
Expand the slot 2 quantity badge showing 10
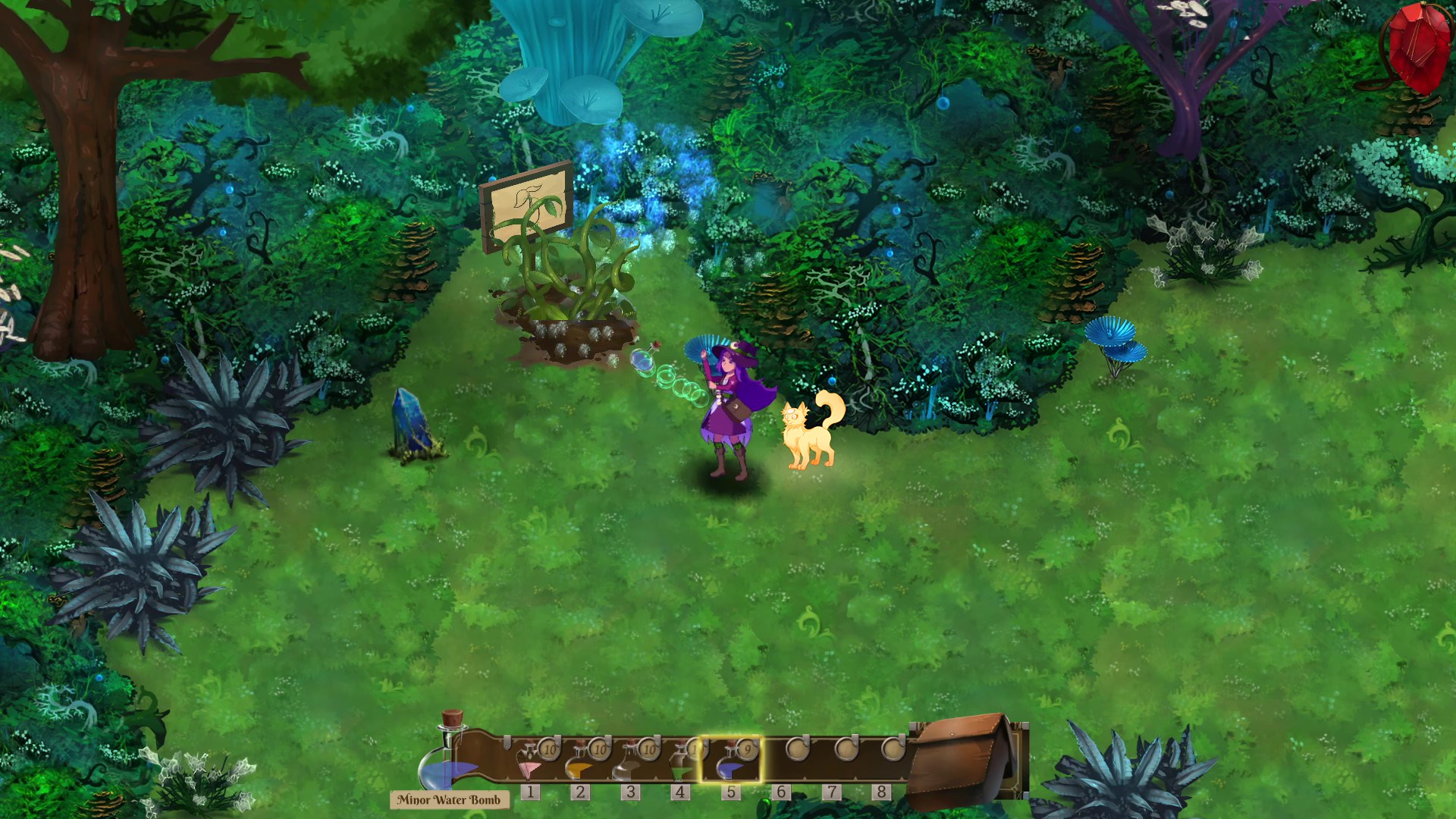598,748
